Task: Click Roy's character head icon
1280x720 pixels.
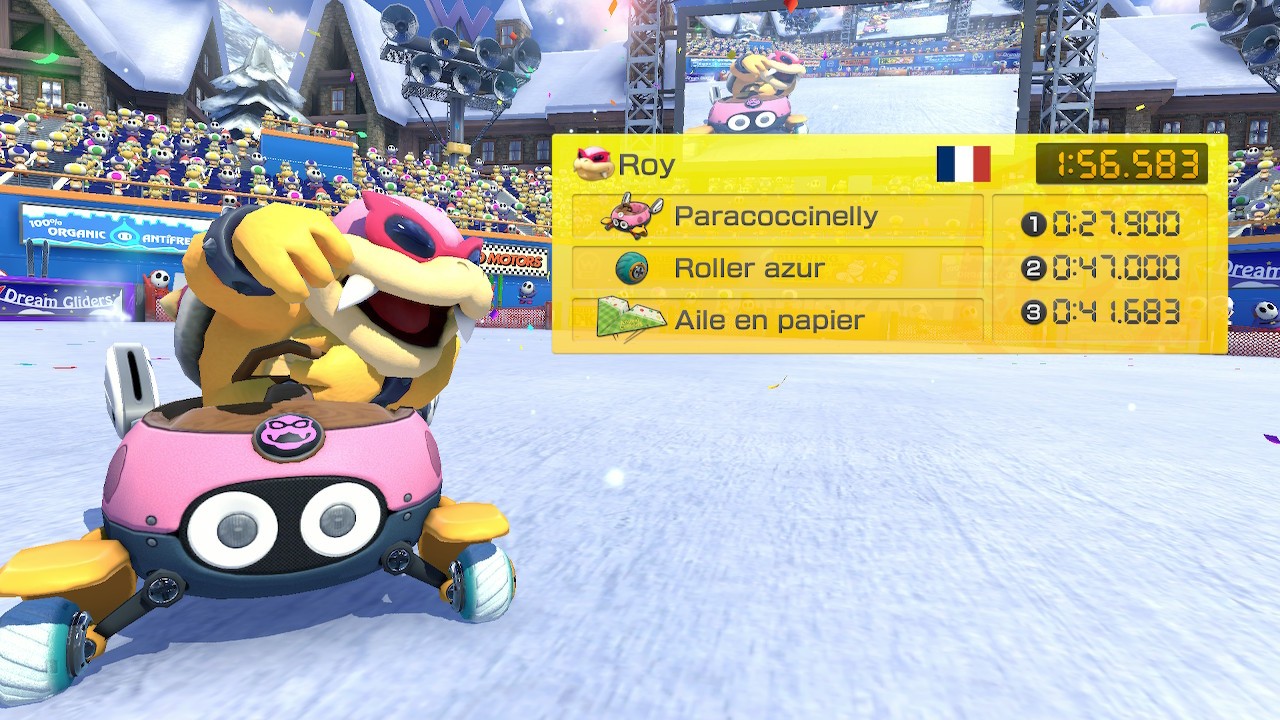Action: click(x=593, y=164)
